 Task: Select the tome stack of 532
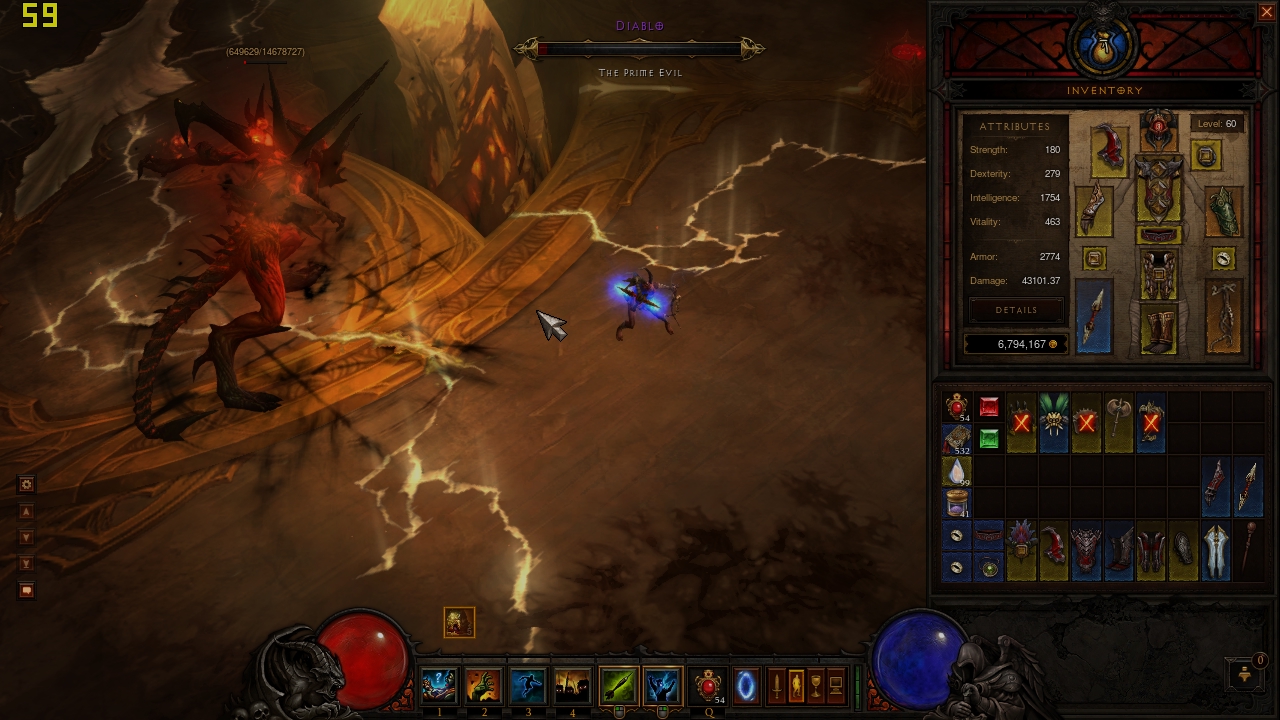coord(957,438)
